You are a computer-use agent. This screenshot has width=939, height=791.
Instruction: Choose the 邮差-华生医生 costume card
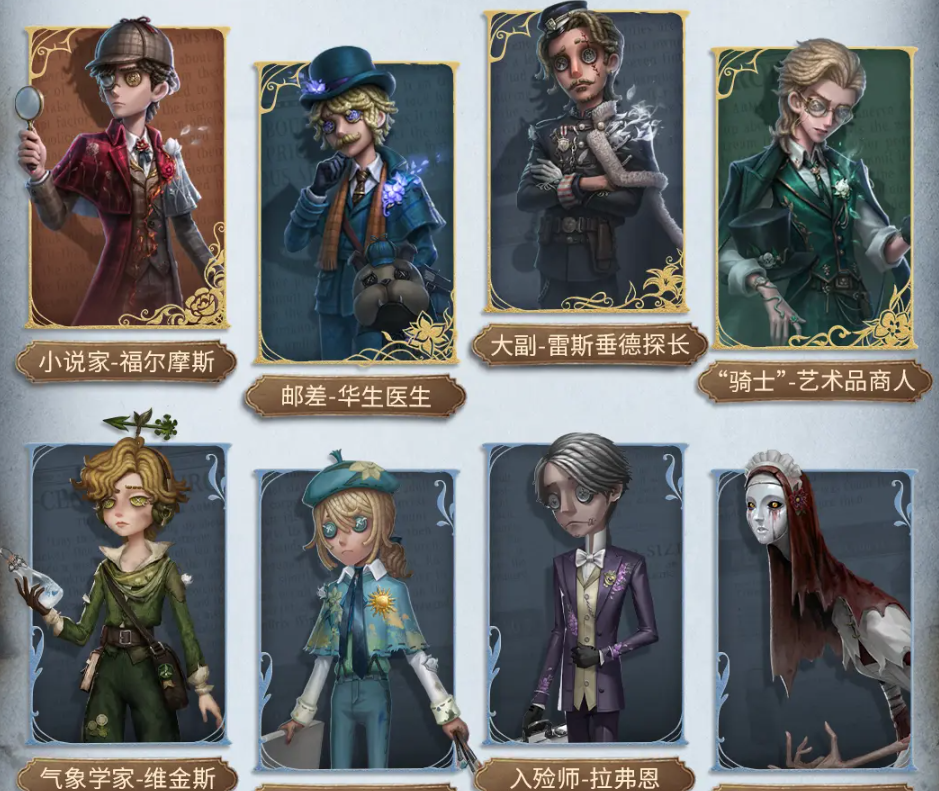(x=357, y=212)
